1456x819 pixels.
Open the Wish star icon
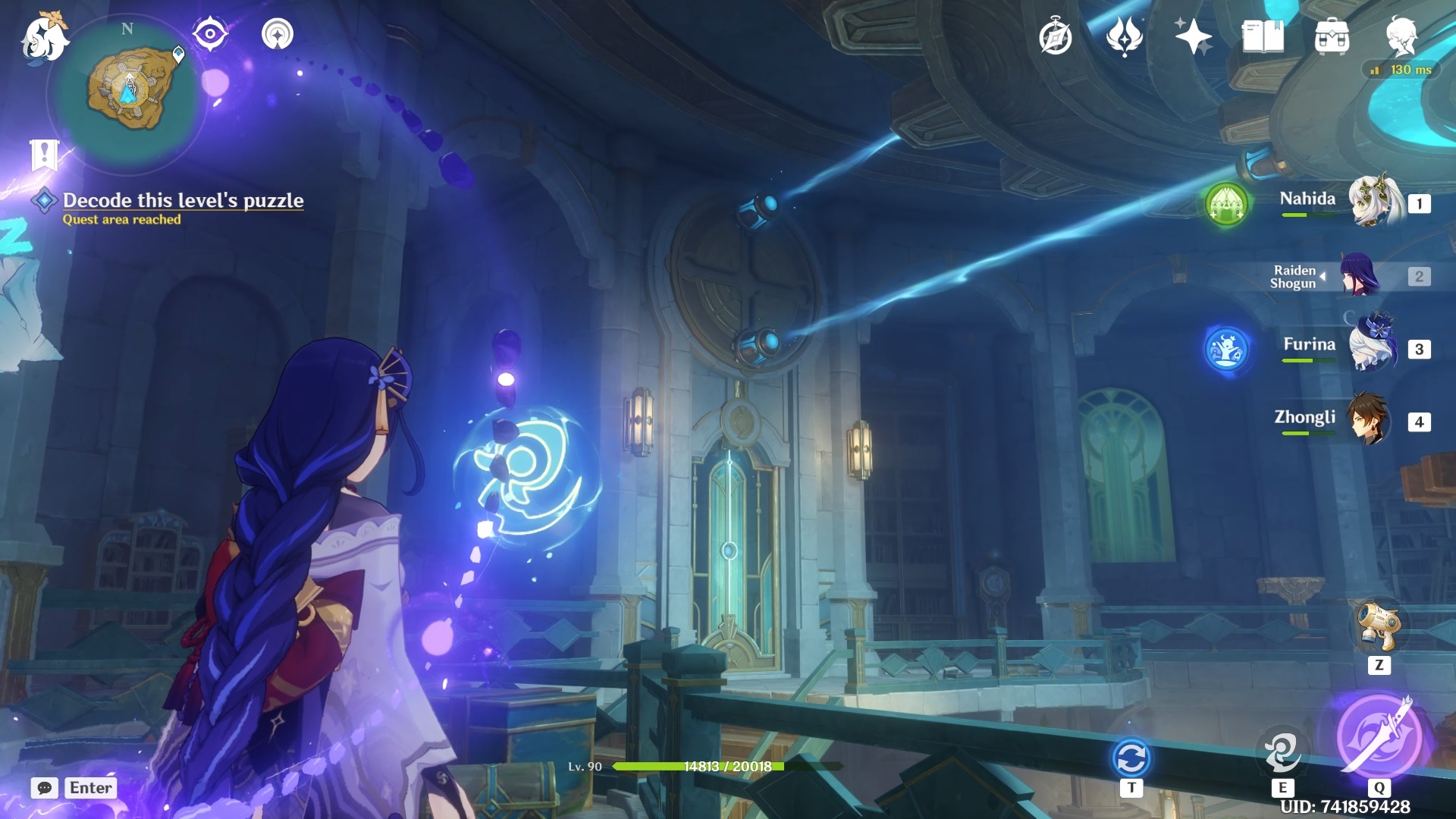pyautogui.click(x=1193, y=36)
